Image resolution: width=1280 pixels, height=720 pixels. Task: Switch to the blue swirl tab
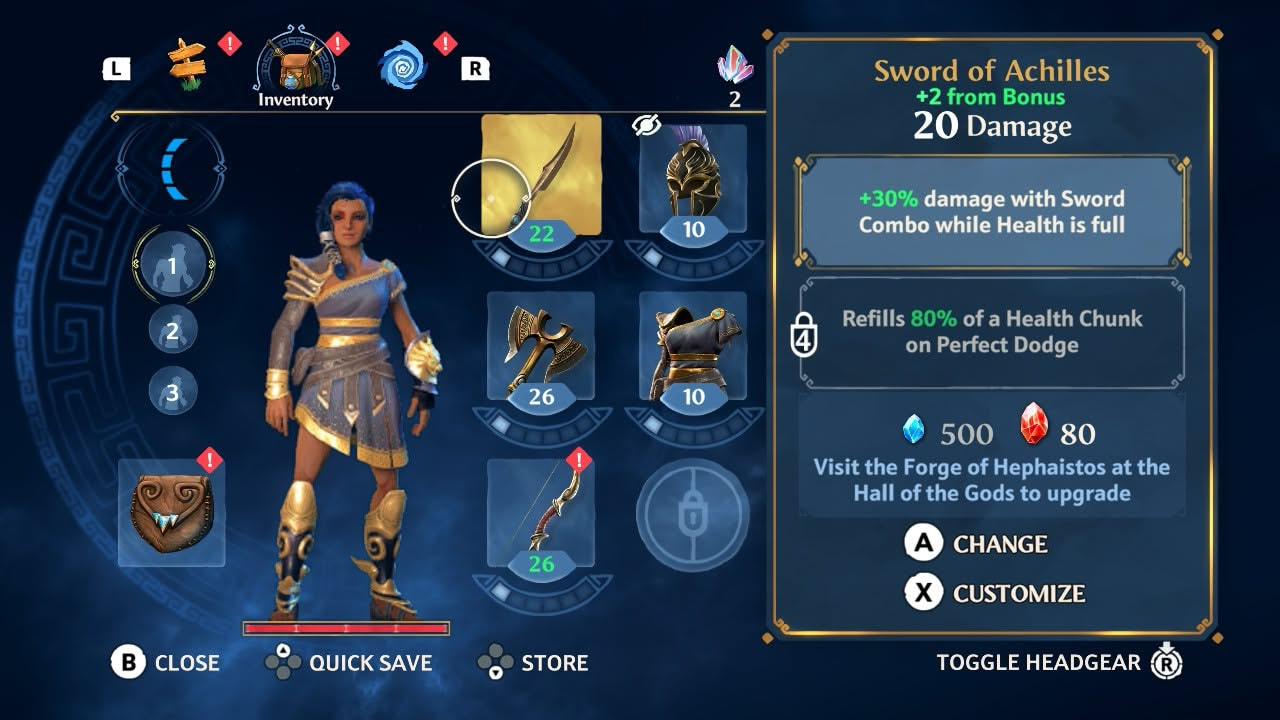point(402,65)
